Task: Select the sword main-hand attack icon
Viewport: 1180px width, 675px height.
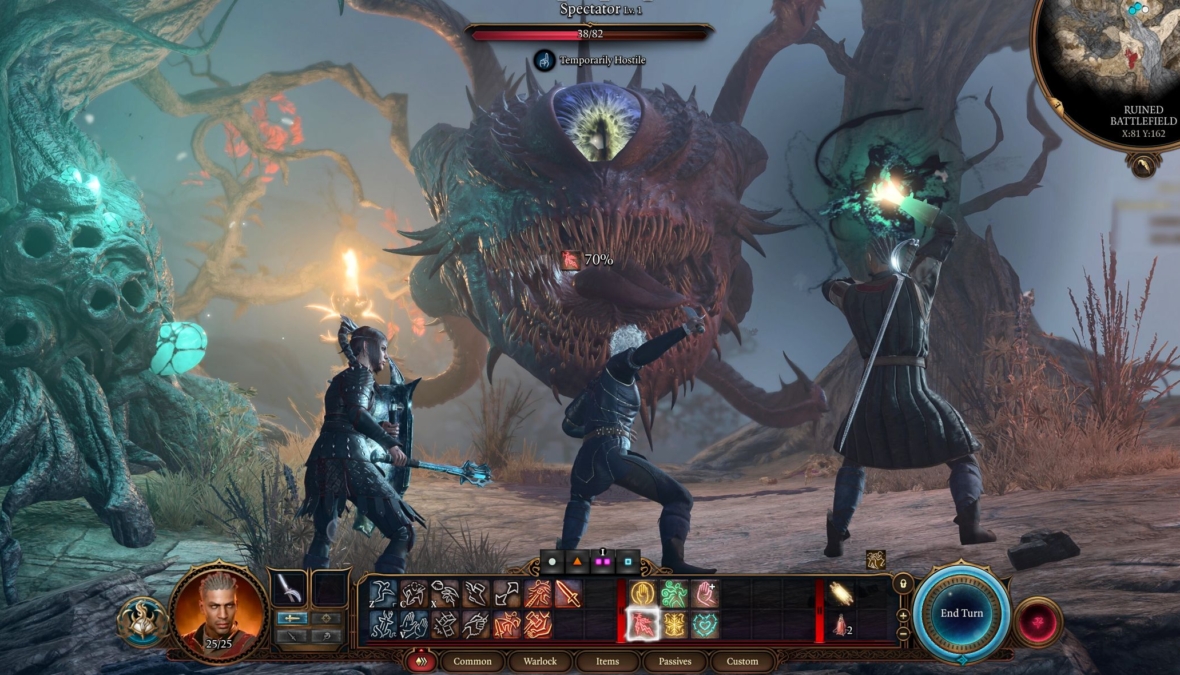Action: [568, 594]
